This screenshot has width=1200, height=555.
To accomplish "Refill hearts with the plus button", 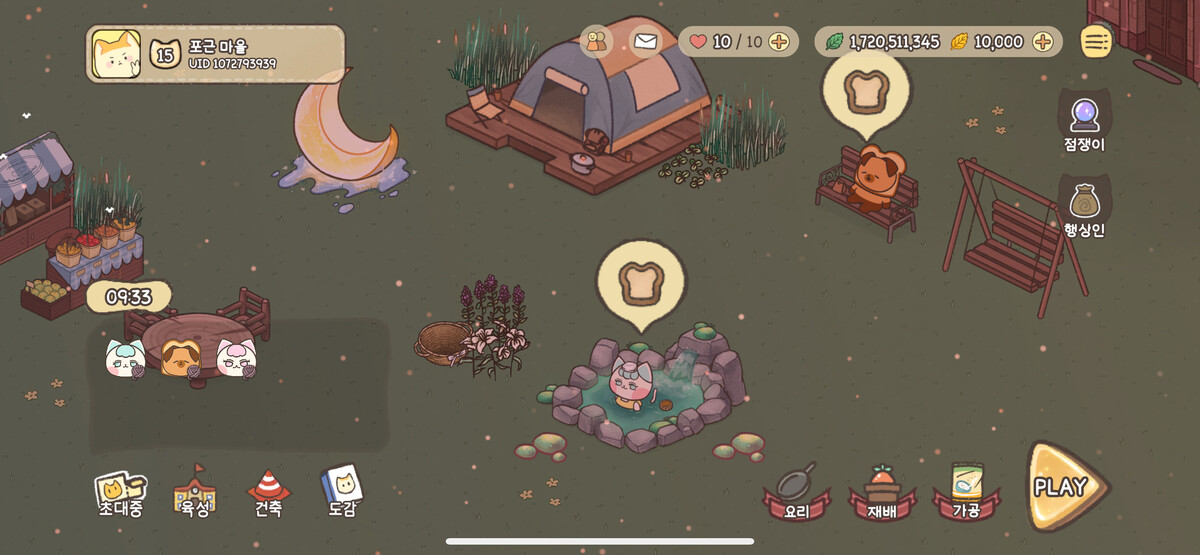I will pyautogui.click(x=778, y=42).
